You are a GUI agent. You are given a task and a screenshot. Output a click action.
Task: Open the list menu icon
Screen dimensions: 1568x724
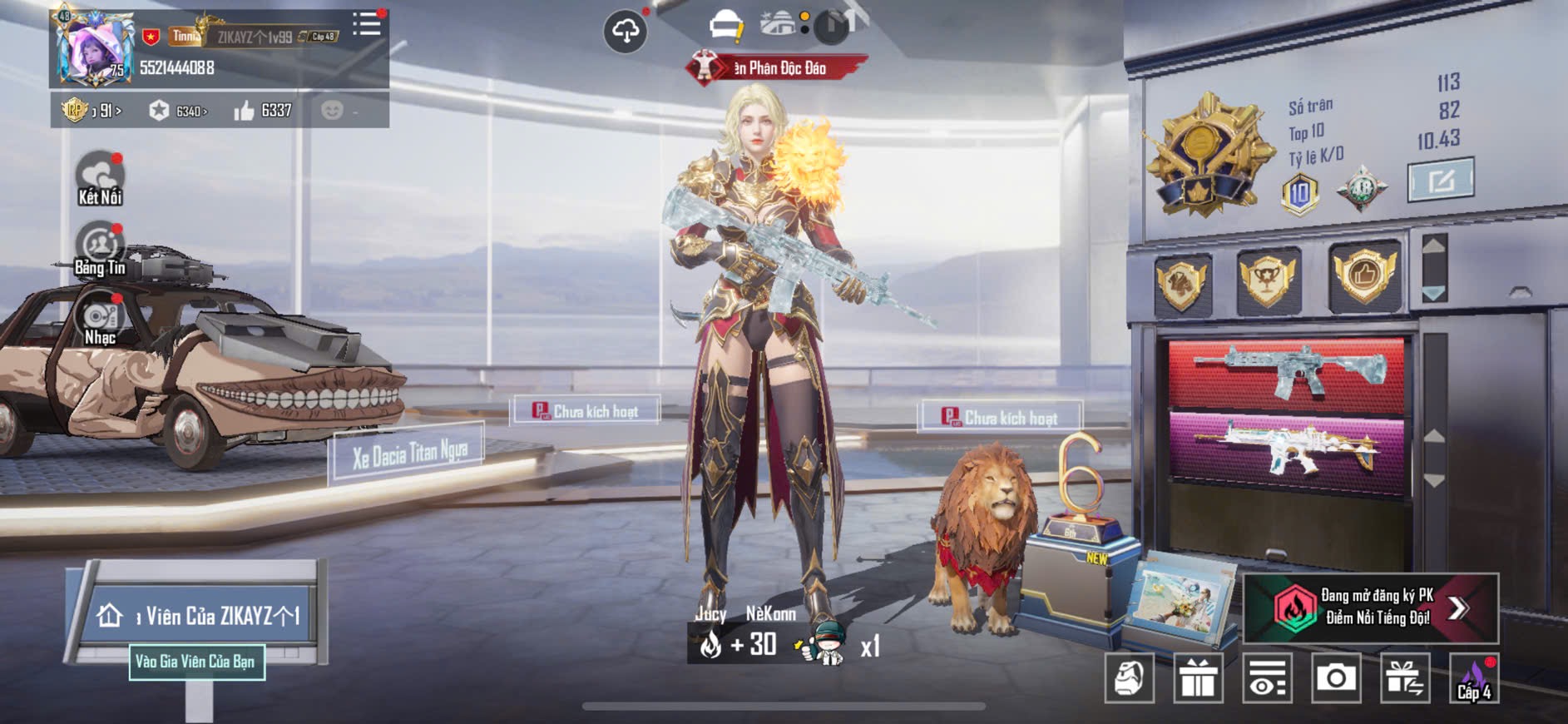tap(366, 24)
